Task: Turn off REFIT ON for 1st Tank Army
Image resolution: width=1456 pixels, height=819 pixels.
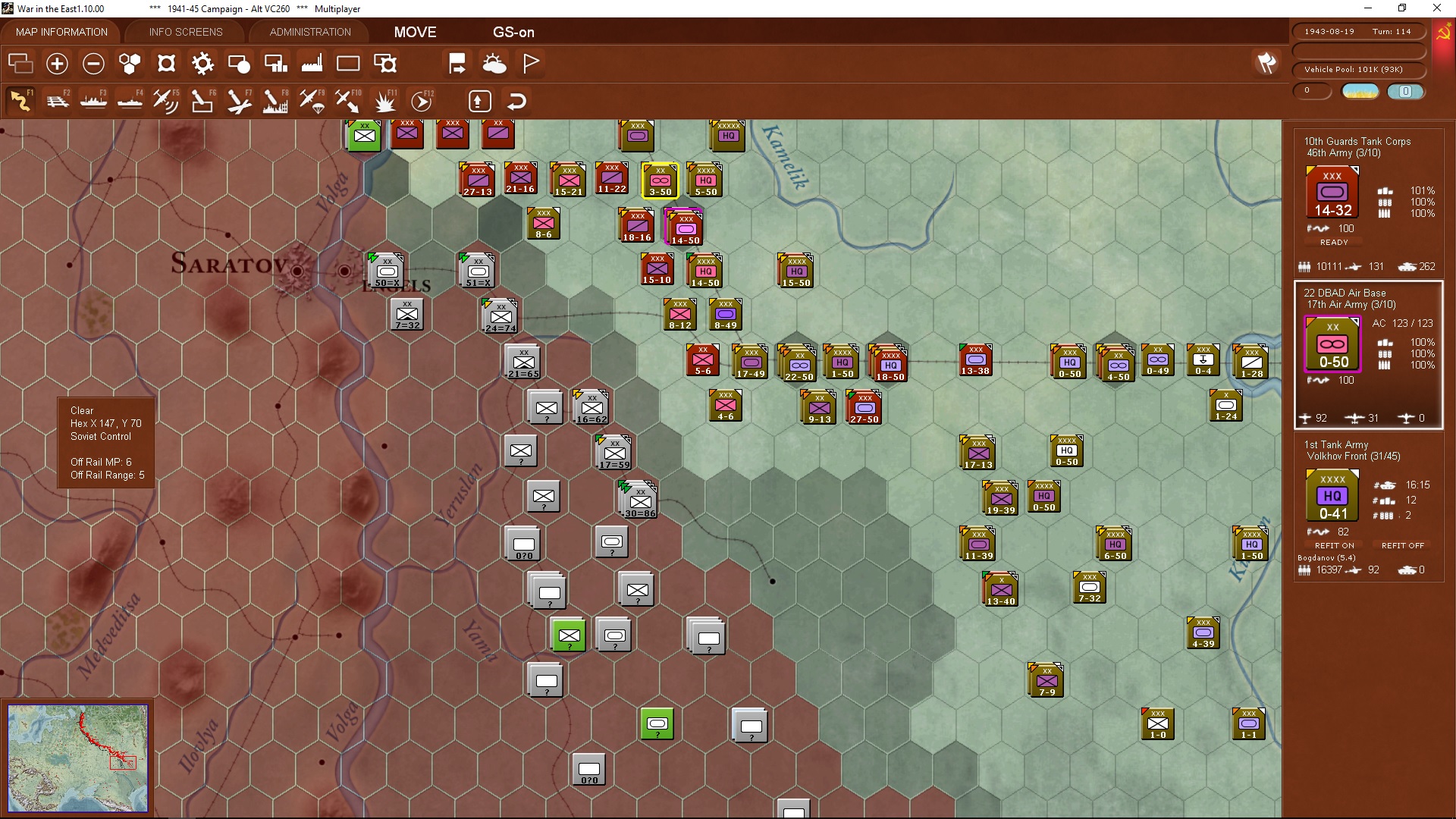Action: (x=1334, y=544)
